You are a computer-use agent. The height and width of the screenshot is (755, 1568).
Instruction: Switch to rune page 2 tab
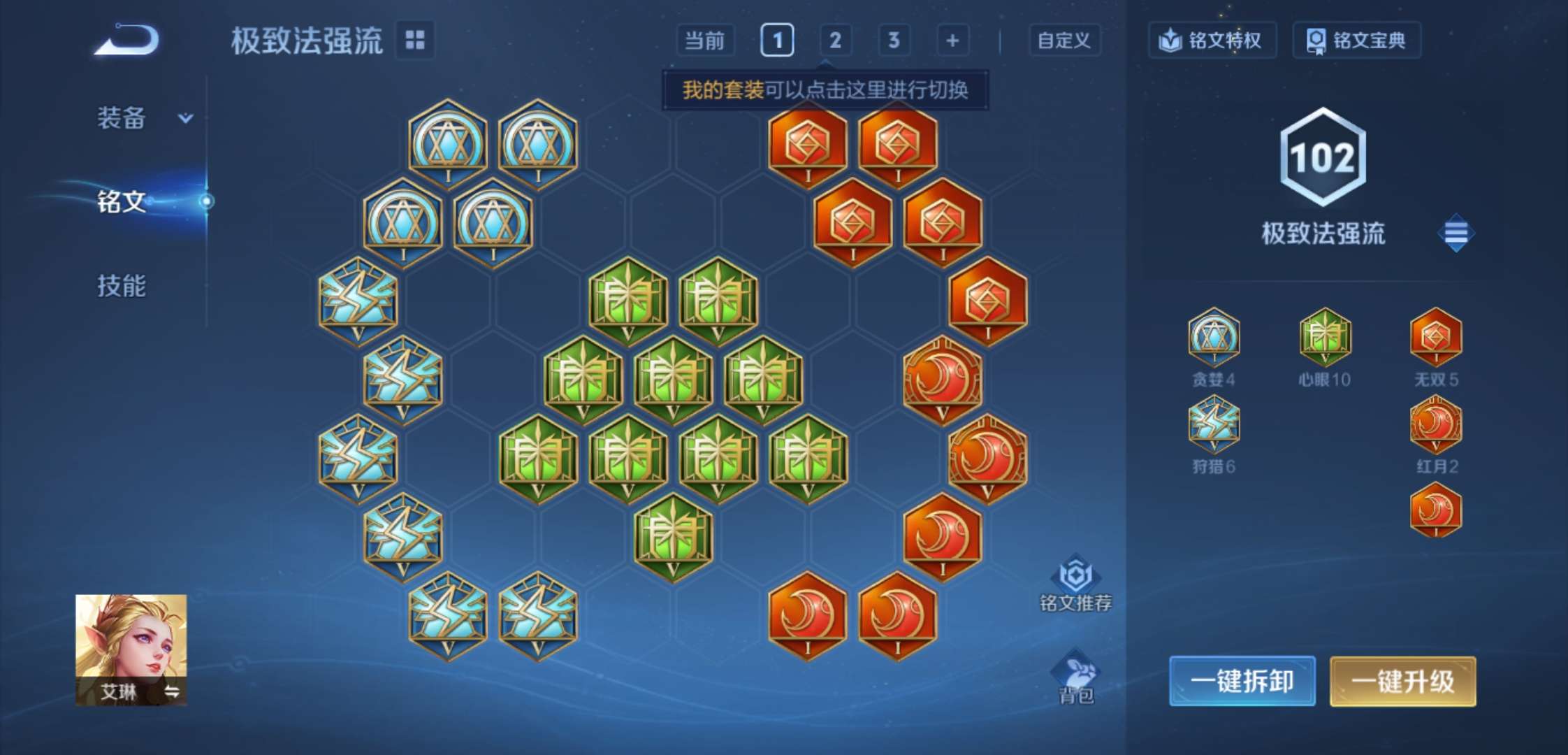pyautogui.click(x=836, y=40)
